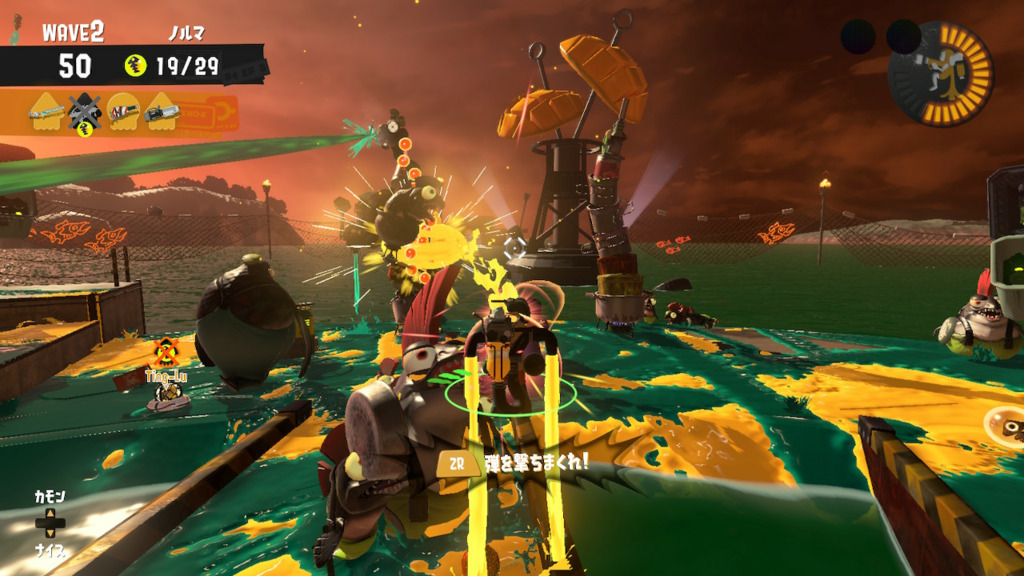Screen dimensions: 1024x576
Task: Choose the teammate icon holding grey splatling
Action: point(161,113)
